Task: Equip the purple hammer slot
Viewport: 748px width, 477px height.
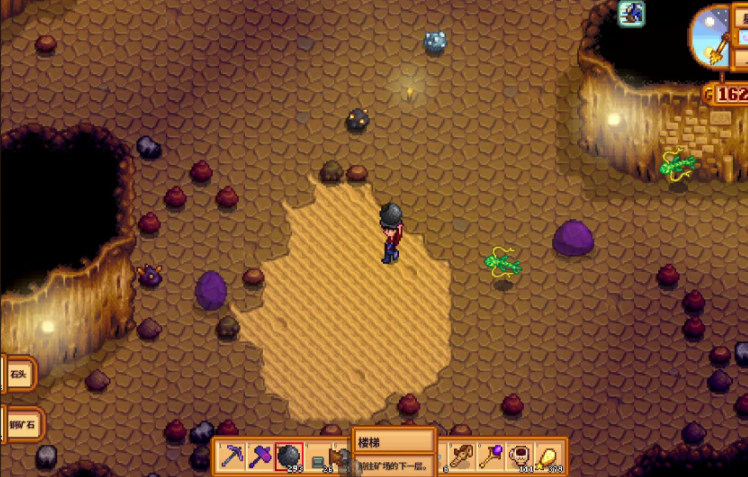Action: coord(261,457)
